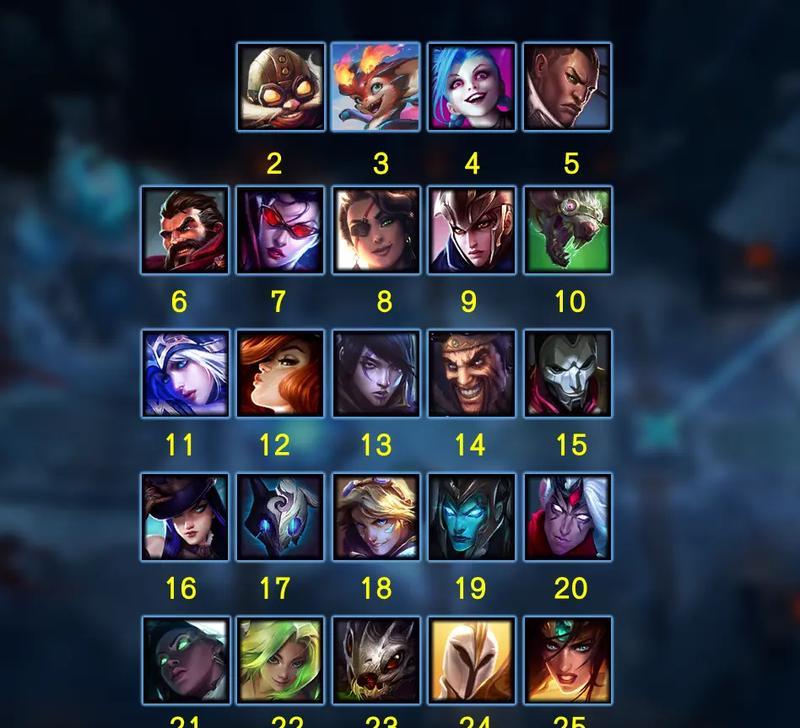Select Caitlyn in the top hat
The width and height of the screenshot is (800, 728).
[185, 517]
